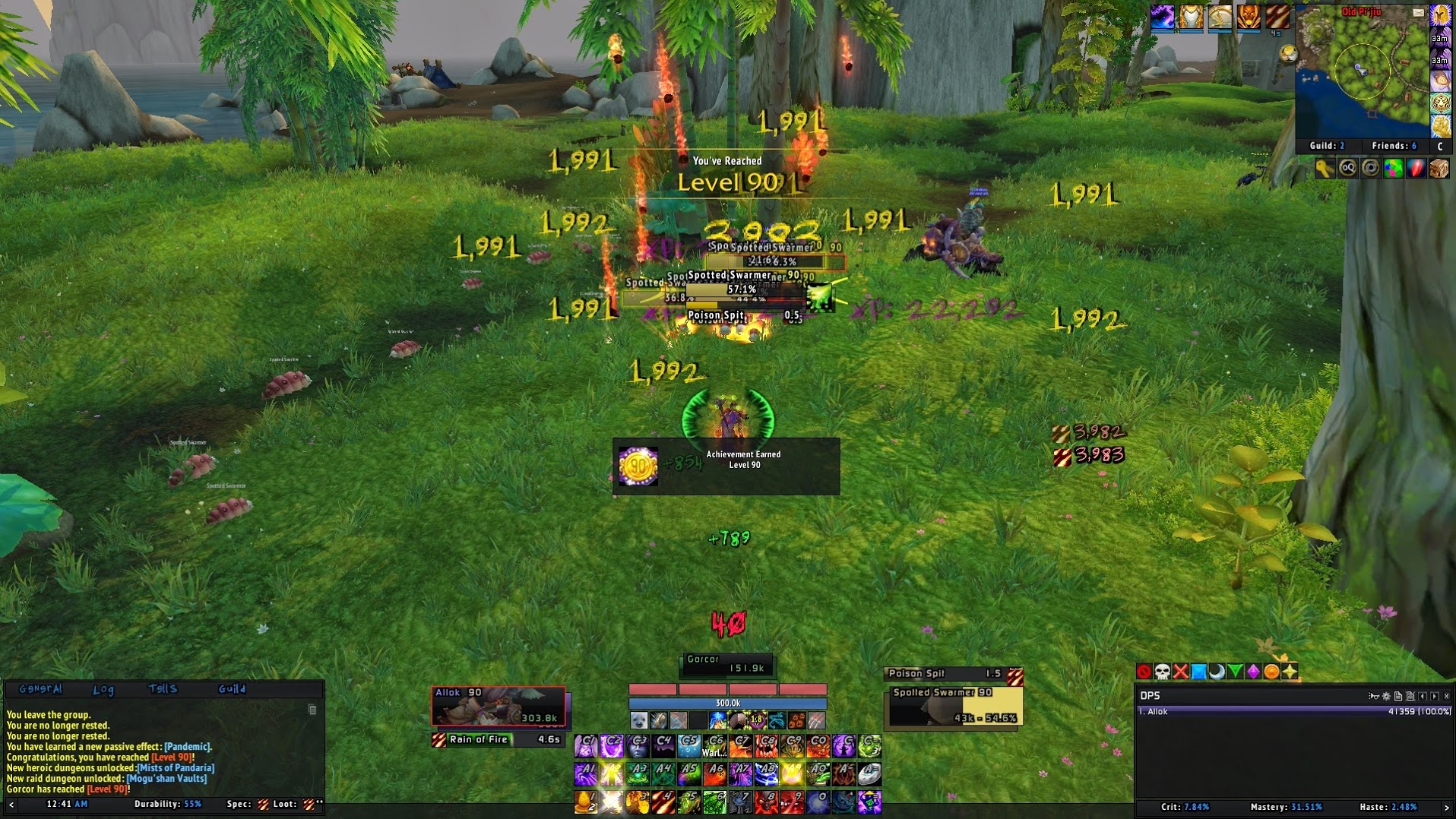Screen dimensions: 1456x819
Task: Activate the ability bound to C8
Action: (x=766, y=746)
